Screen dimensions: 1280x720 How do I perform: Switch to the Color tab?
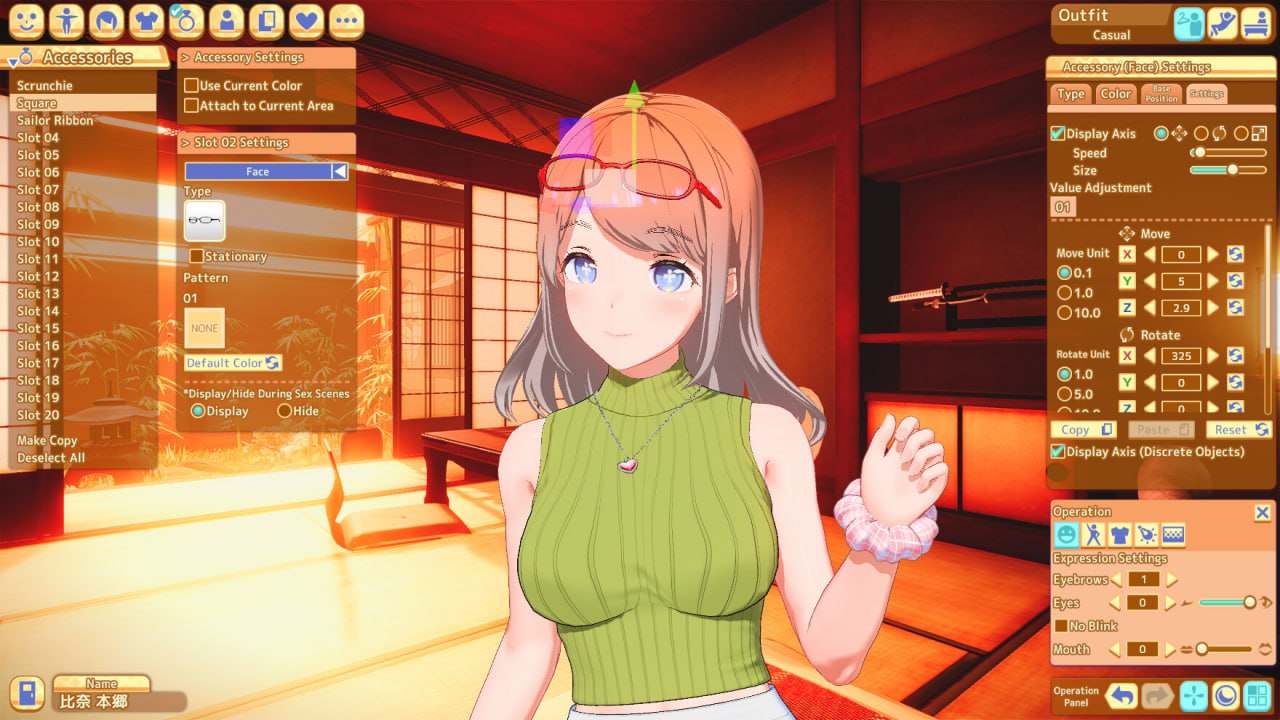[x=1115, y=94]
